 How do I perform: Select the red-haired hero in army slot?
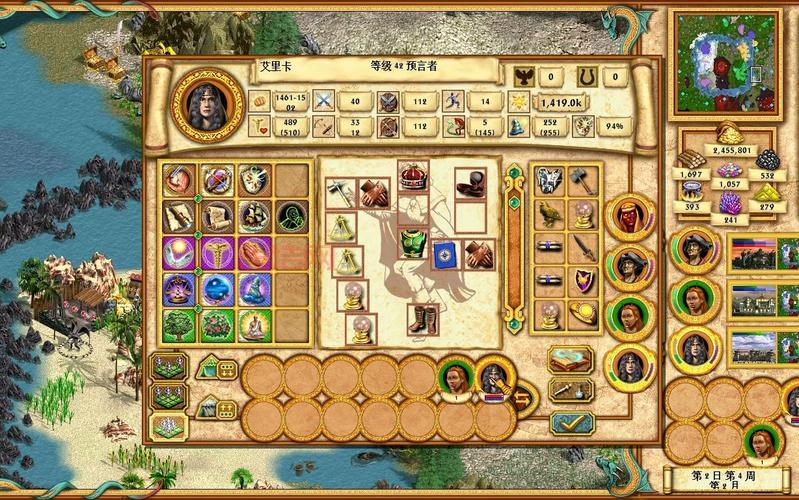456,377
